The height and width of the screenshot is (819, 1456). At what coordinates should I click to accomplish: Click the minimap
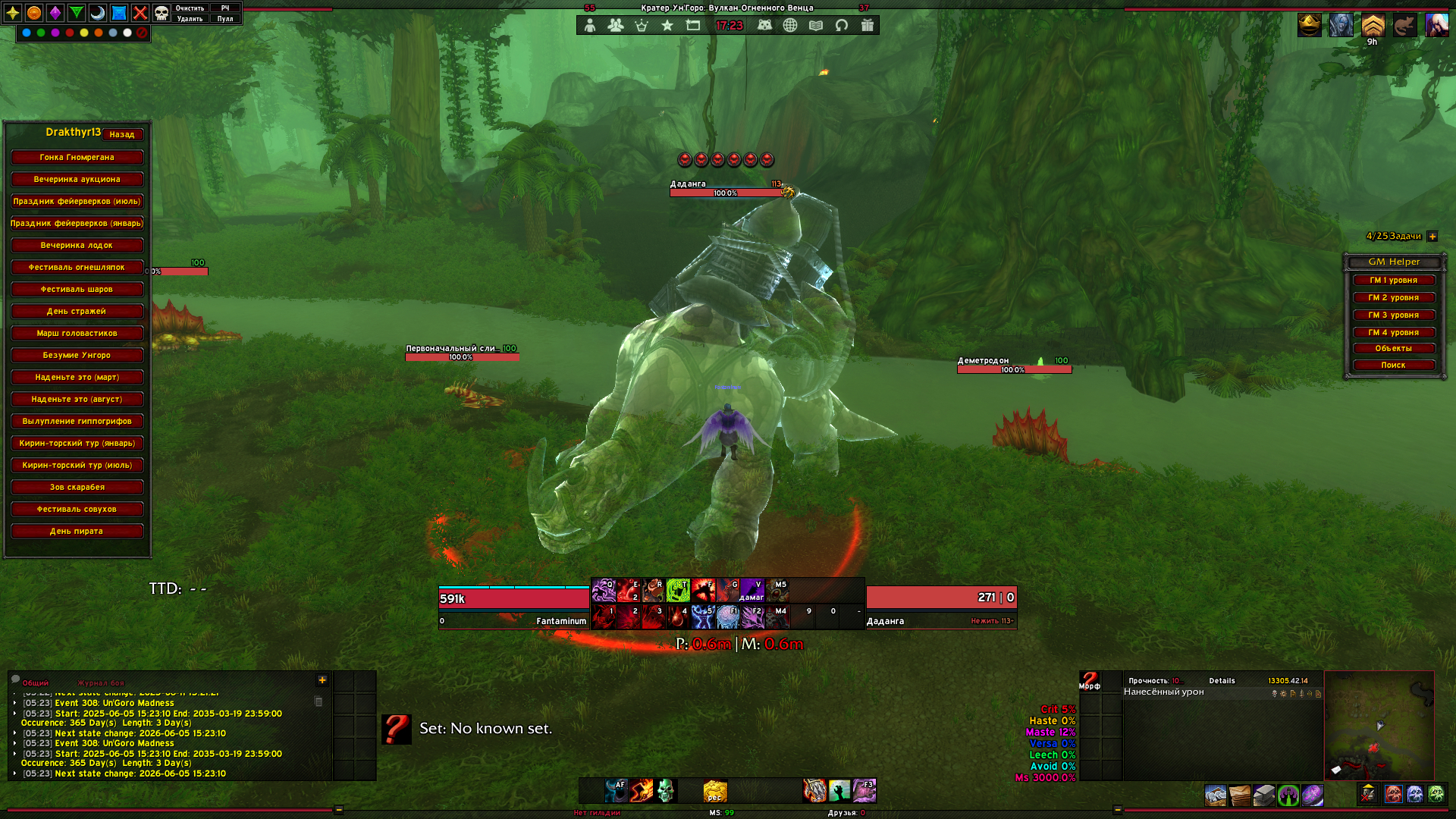click(x=1379, y=725)
